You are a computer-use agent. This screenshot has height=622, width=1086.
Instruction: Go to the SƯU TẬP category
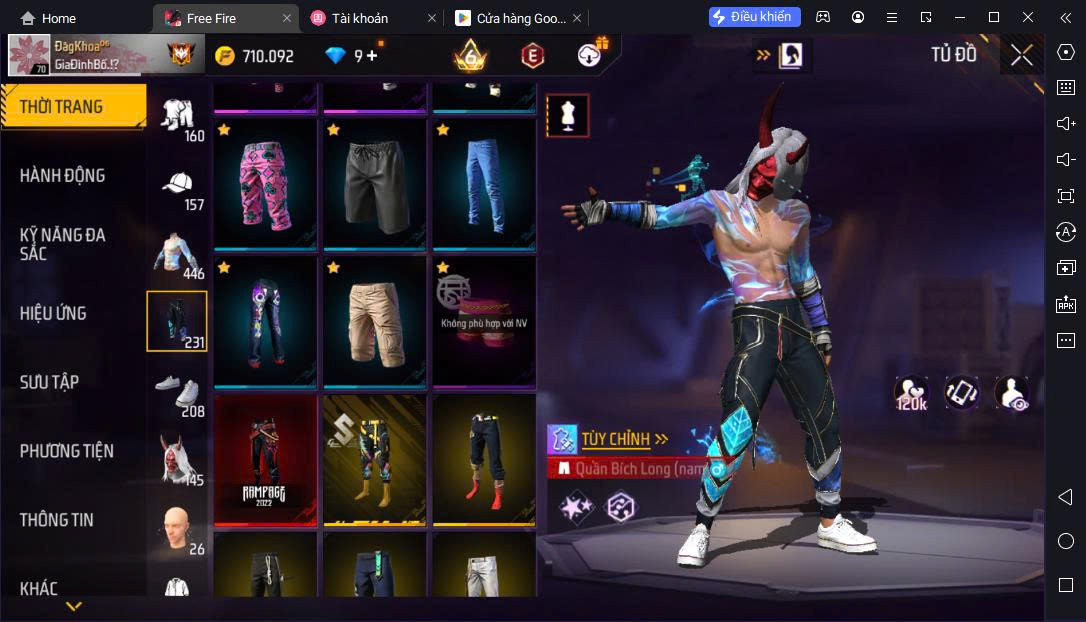click(x=50, y=382)
